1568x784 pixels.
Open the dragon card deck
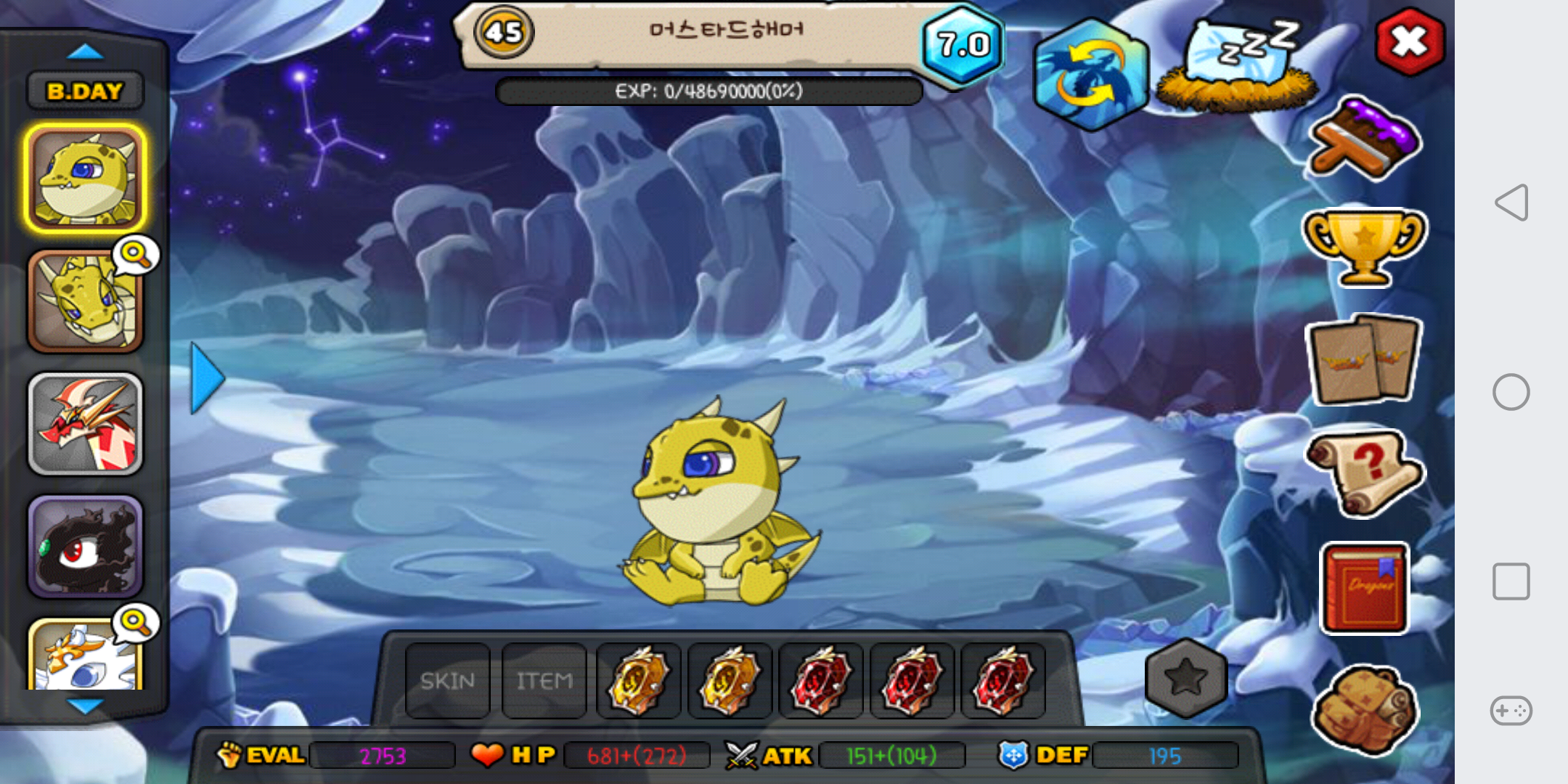tap(1363, 359)
